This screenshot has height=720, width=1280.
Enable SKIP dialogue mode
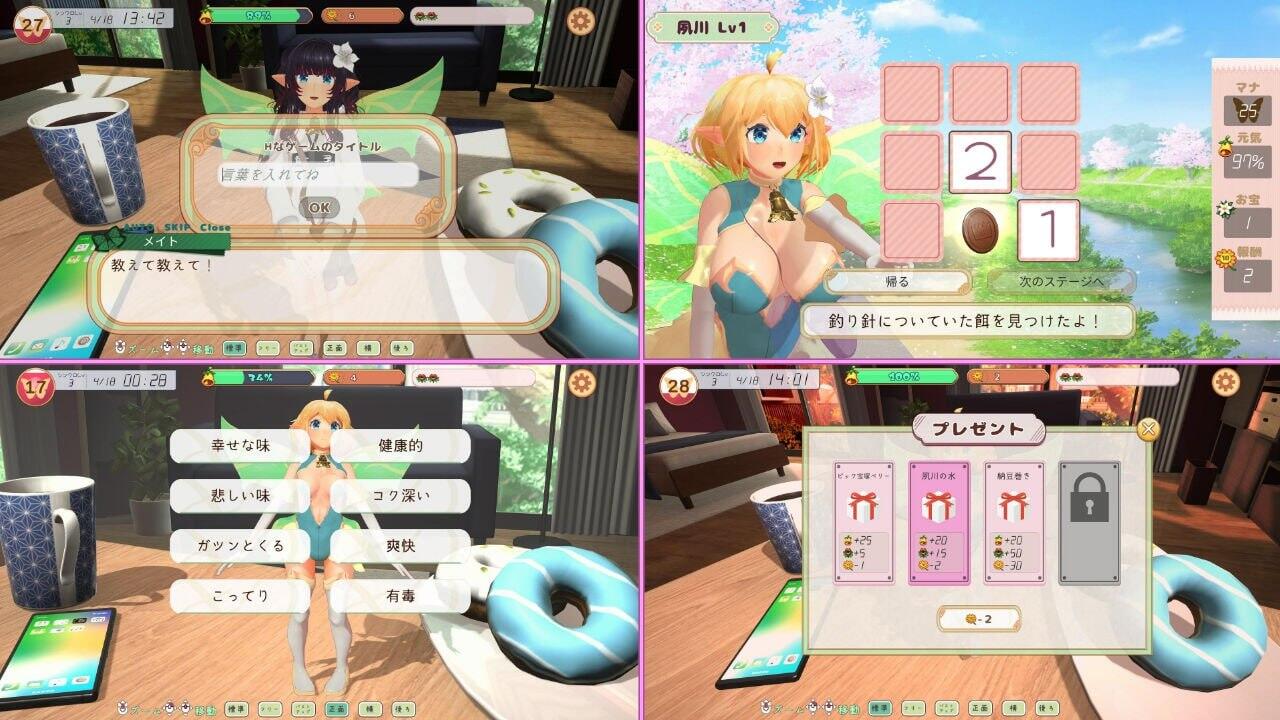click(177, 226)
